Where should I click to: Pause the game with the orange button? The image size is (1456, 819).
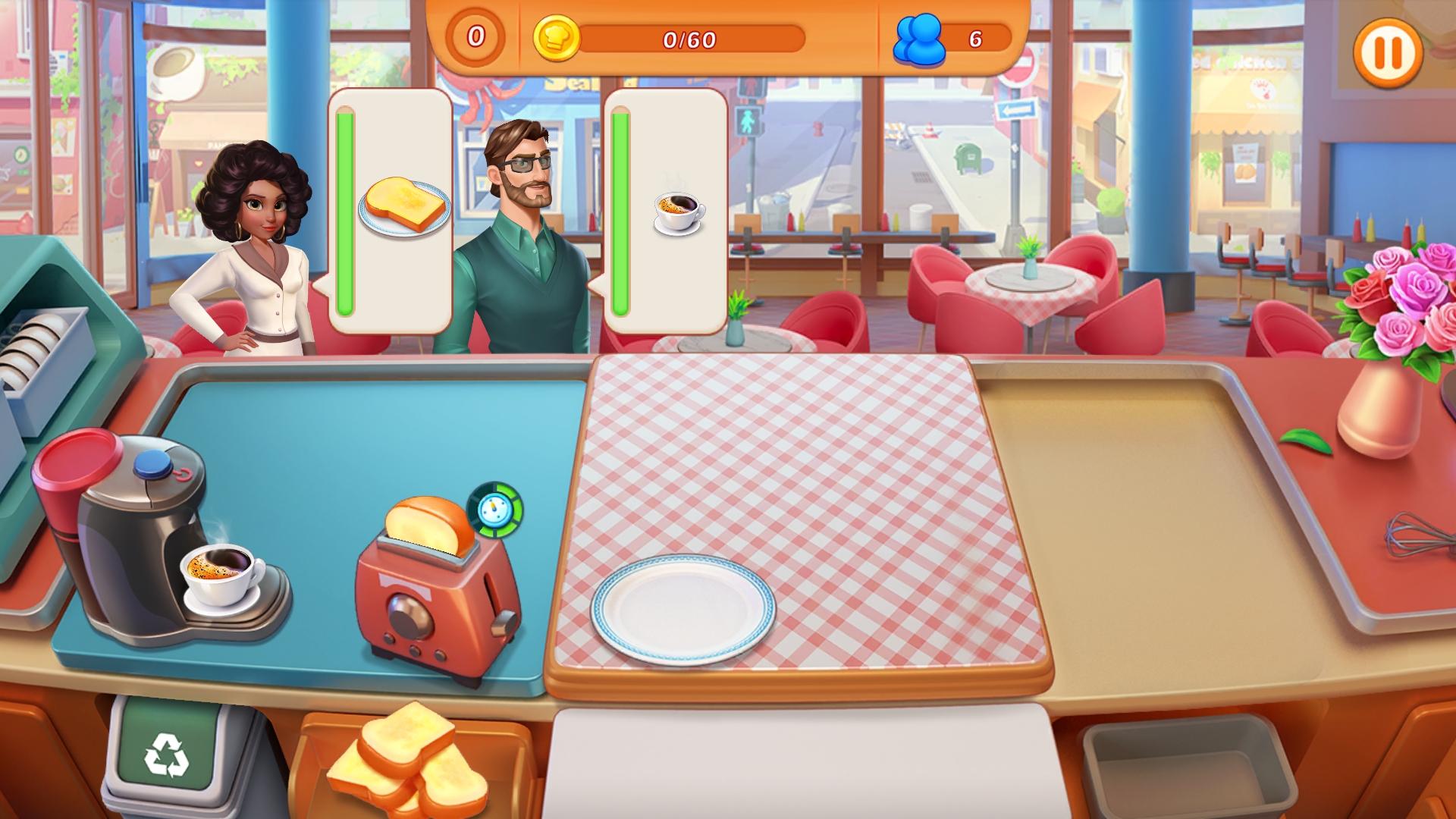pyautogui.click(x=1388, y=53)
